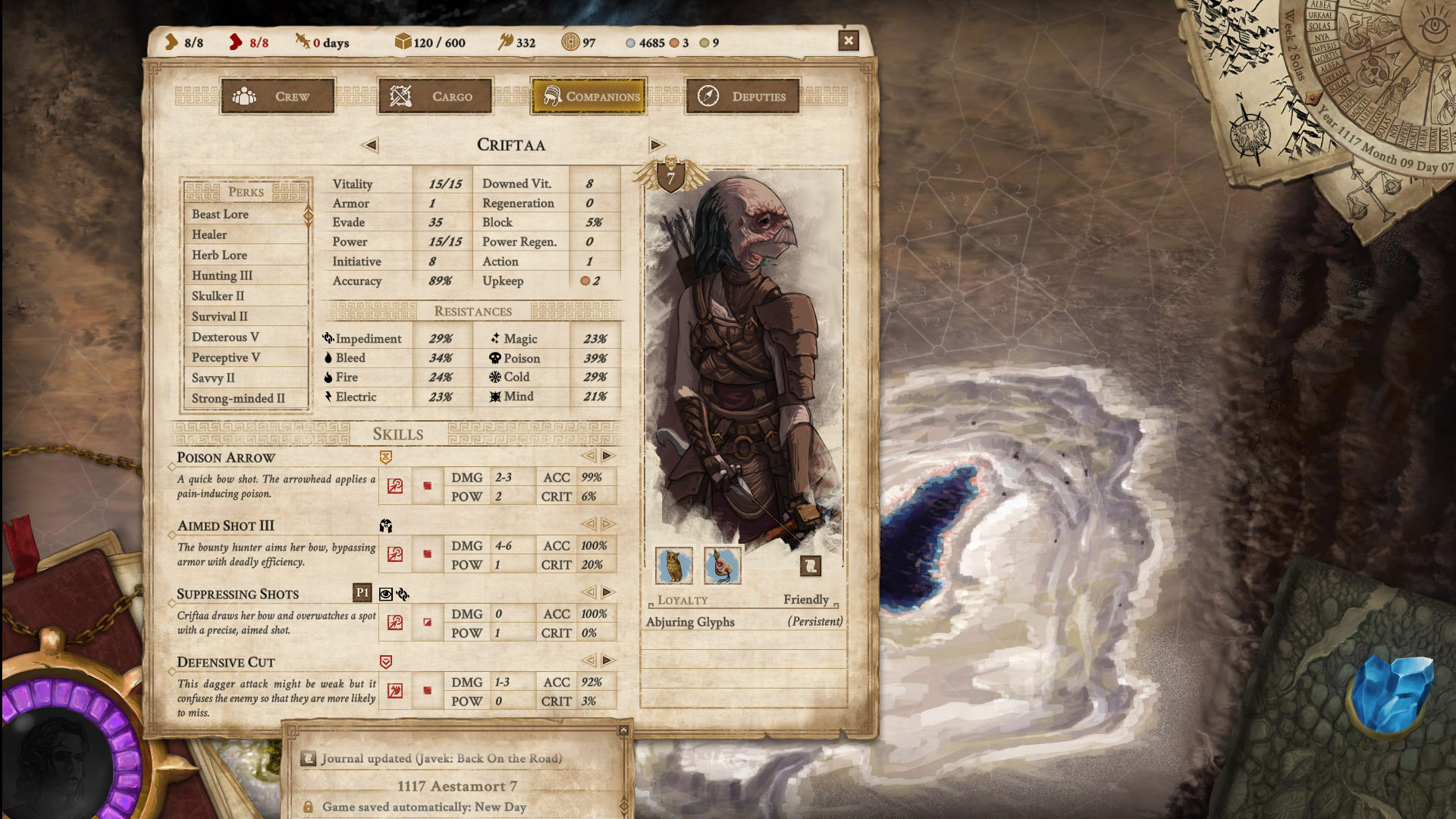
Task: Click the Strong-minded II perk entry
Action: pos(238,399)
